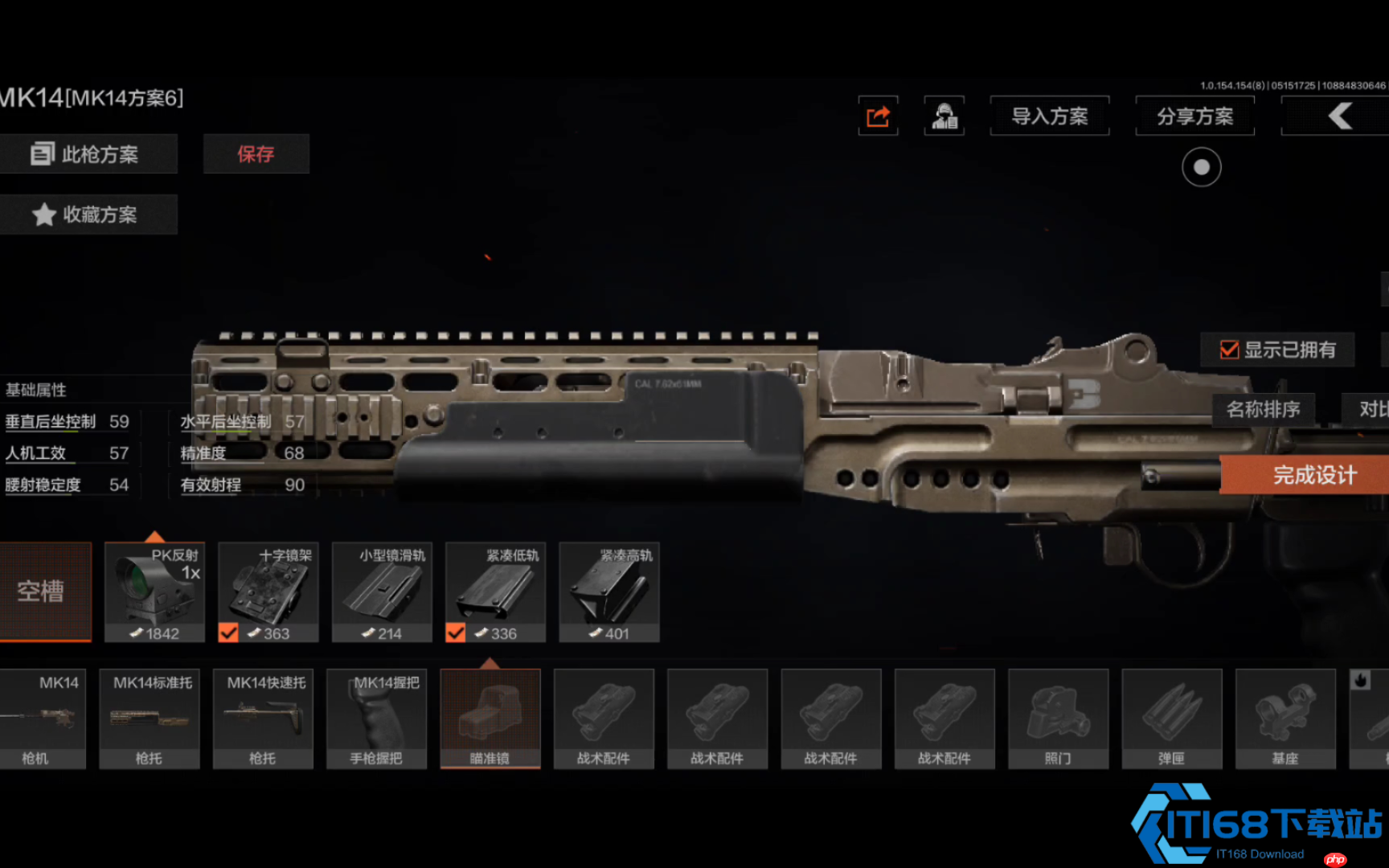
Task: Click the orange share/export icon near the top
Action: (x=878, y=116)
